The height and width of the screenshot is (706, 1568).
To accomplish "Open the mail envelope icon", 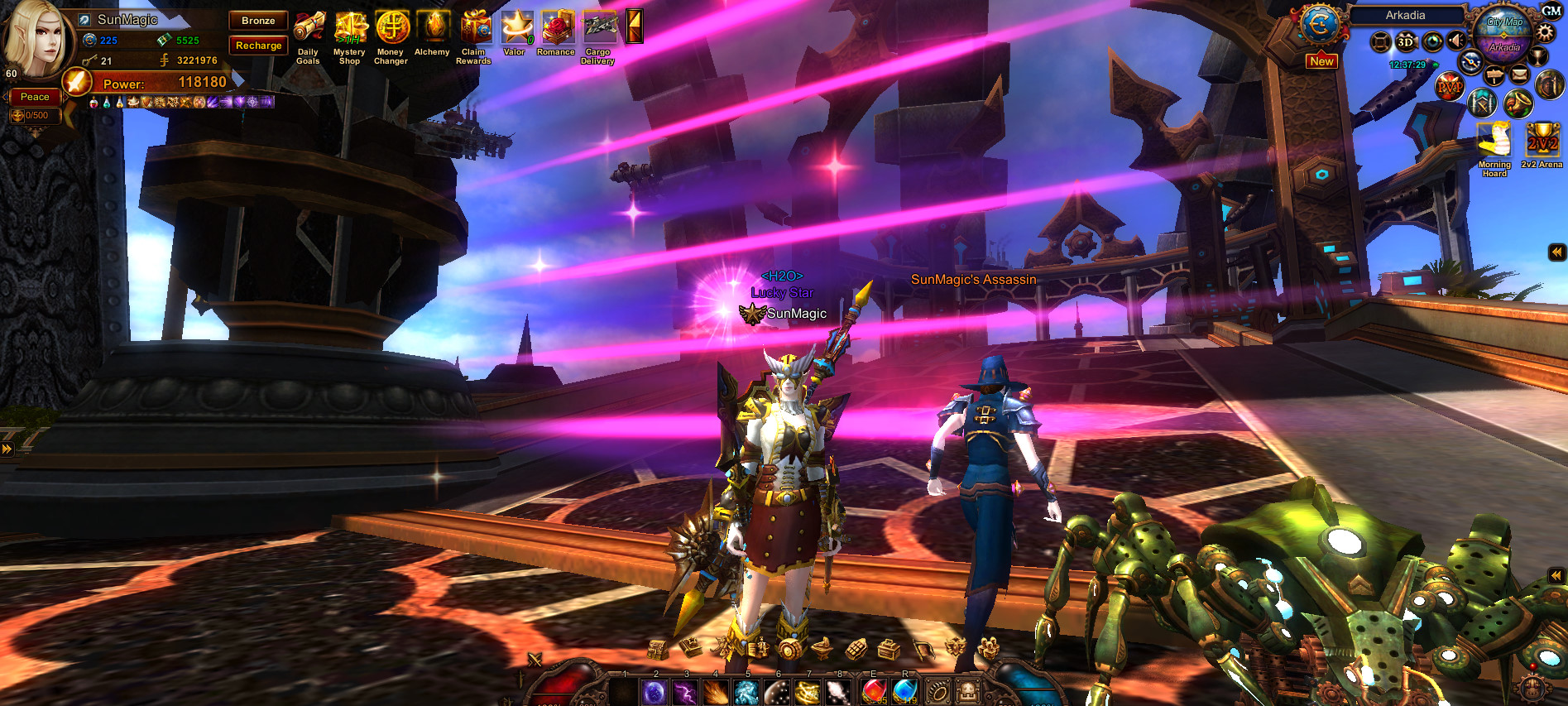I will 1519,75.
